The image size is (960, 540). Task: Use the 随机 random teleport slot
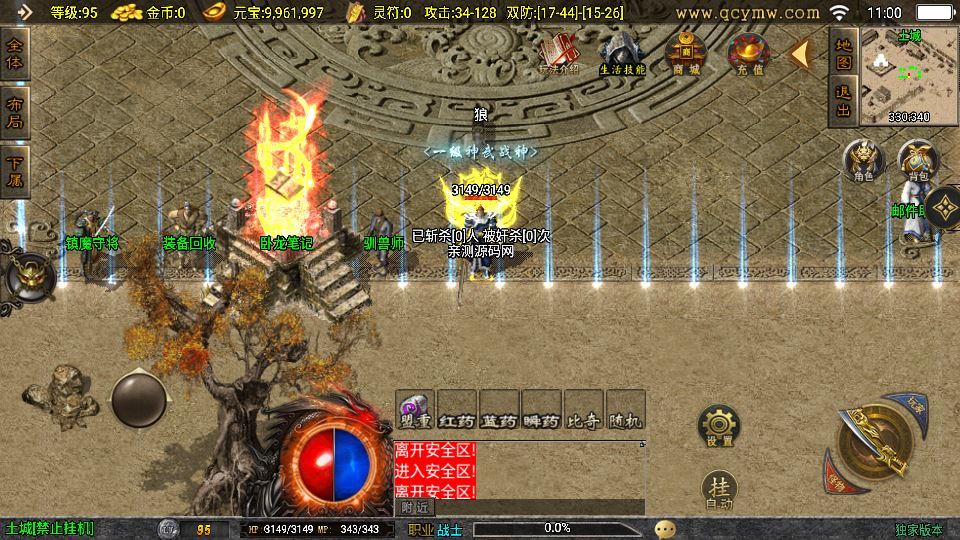[x=625, y=410]
